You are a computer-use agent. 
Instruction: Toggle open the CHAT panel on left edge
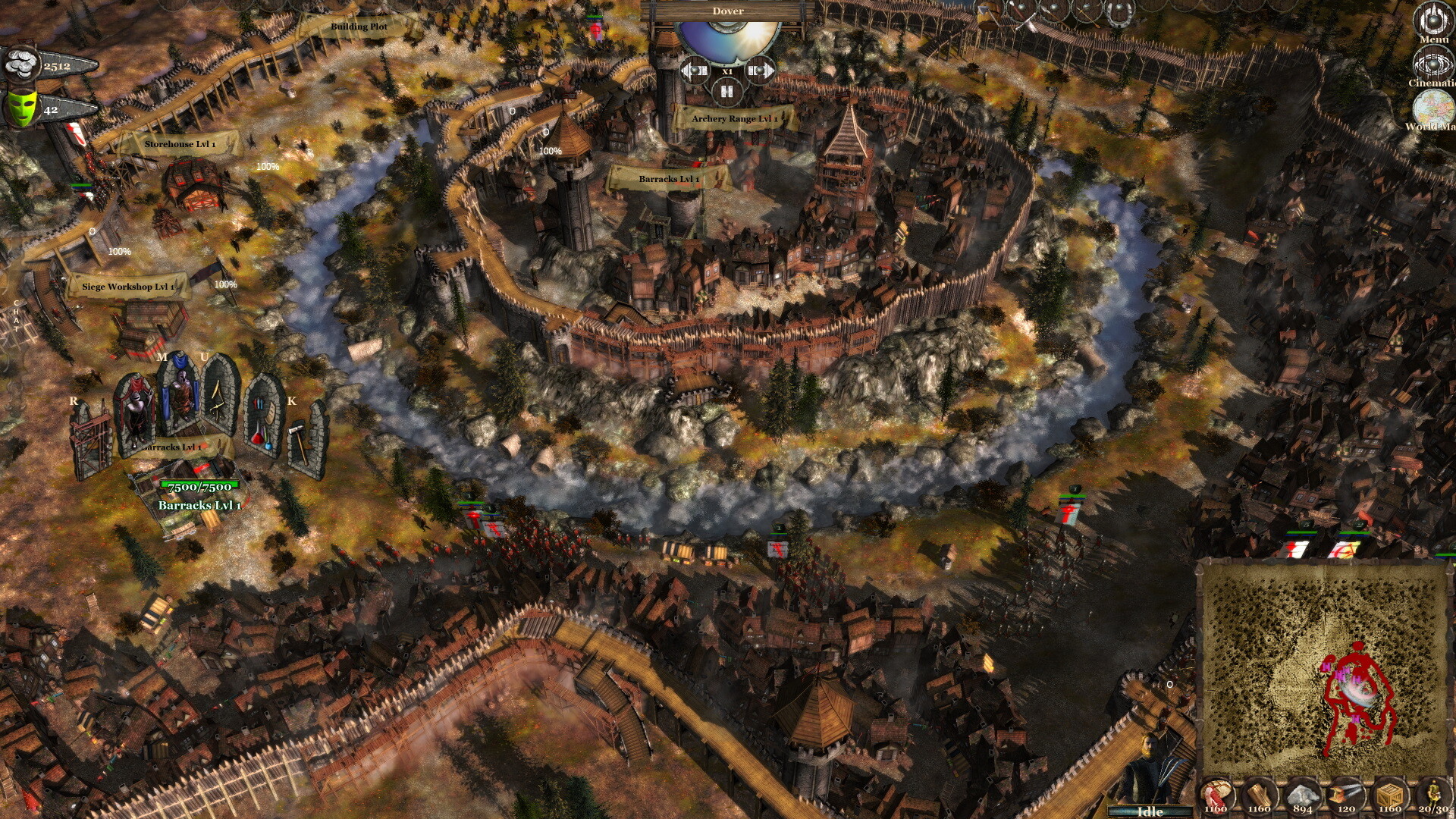(17, 315)
